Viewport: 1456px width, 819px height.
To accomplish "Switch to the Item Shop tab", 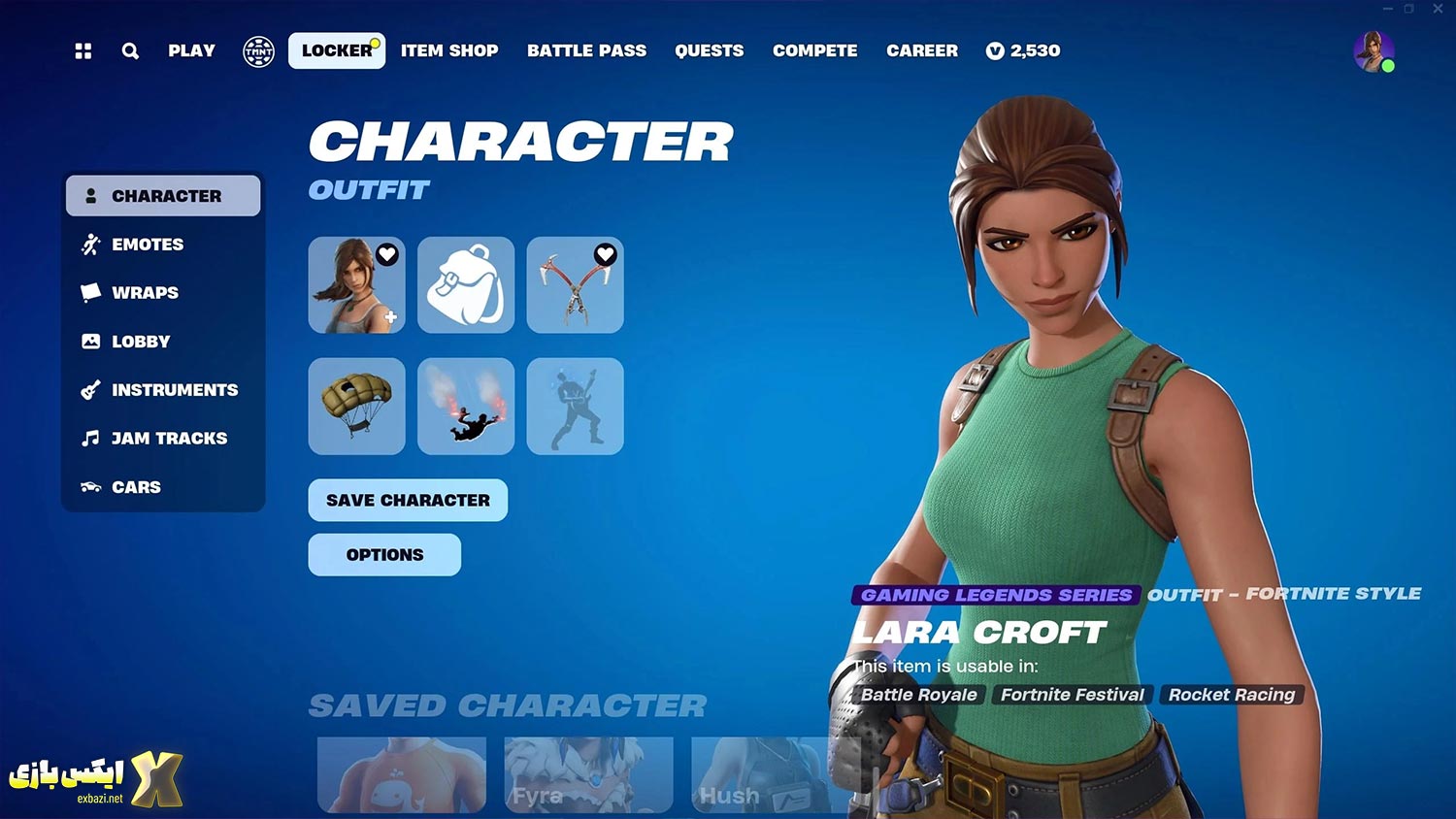I will [448, 51].
